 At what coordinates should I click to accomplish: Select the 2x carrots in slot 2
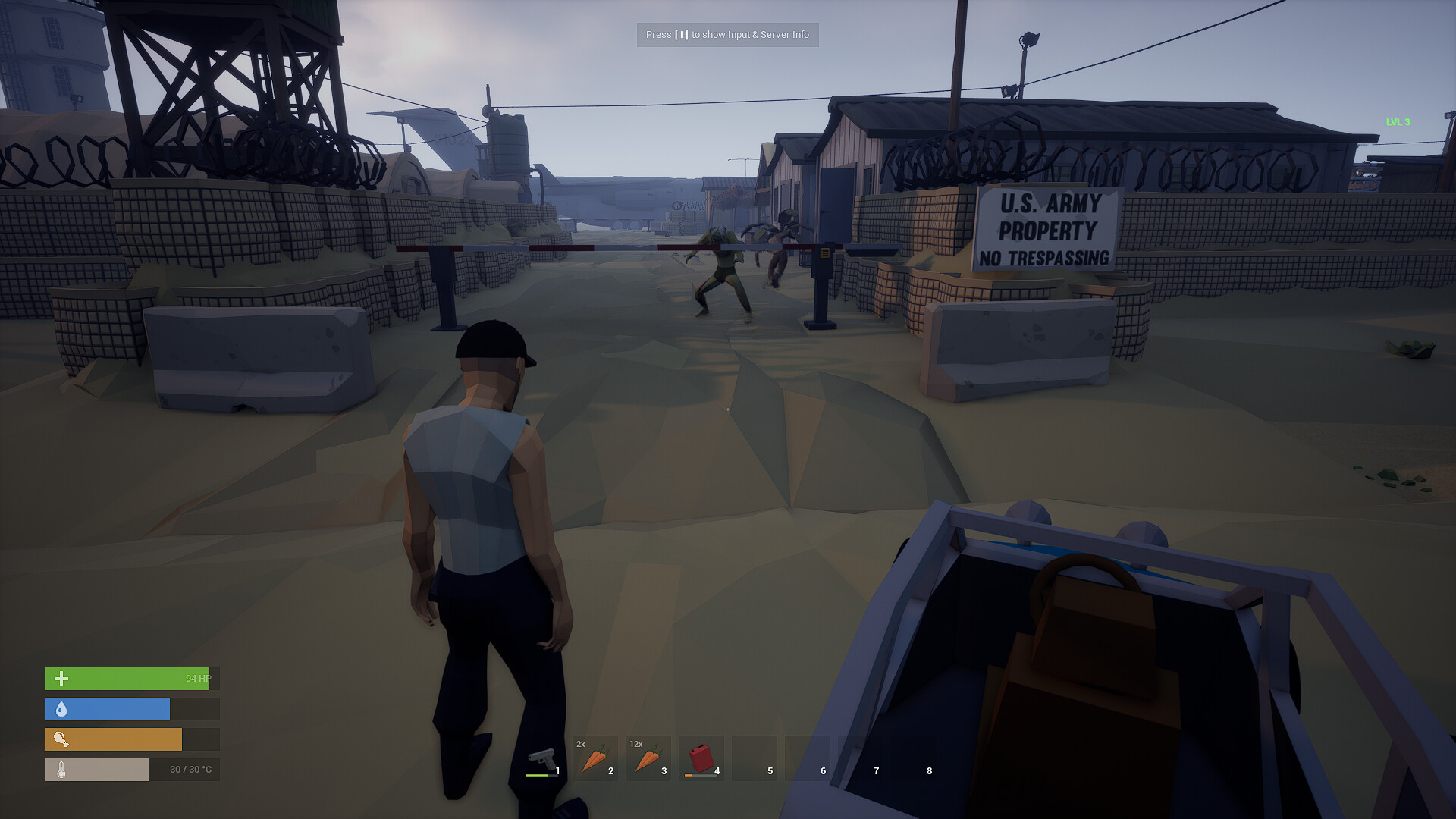point(595,758)
